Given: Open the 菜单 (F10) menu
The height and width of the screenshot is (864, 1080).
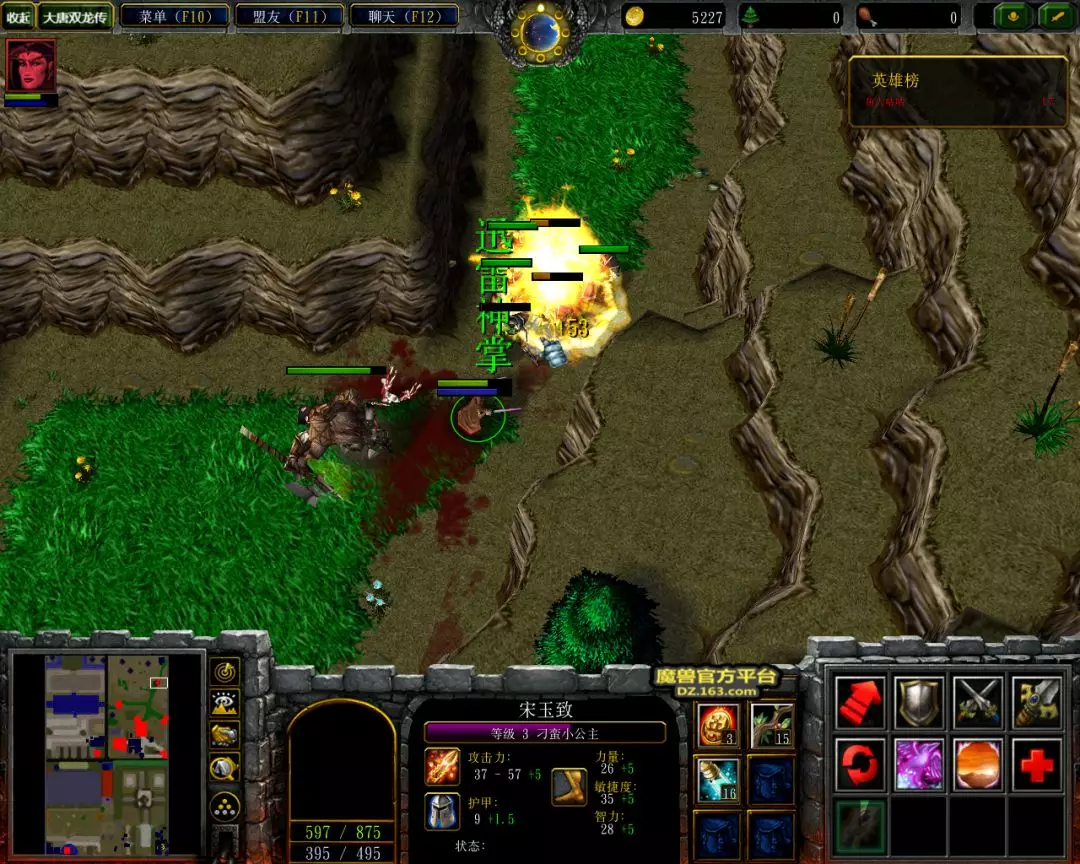Looking at the screenshot, I should click(174, 16).
